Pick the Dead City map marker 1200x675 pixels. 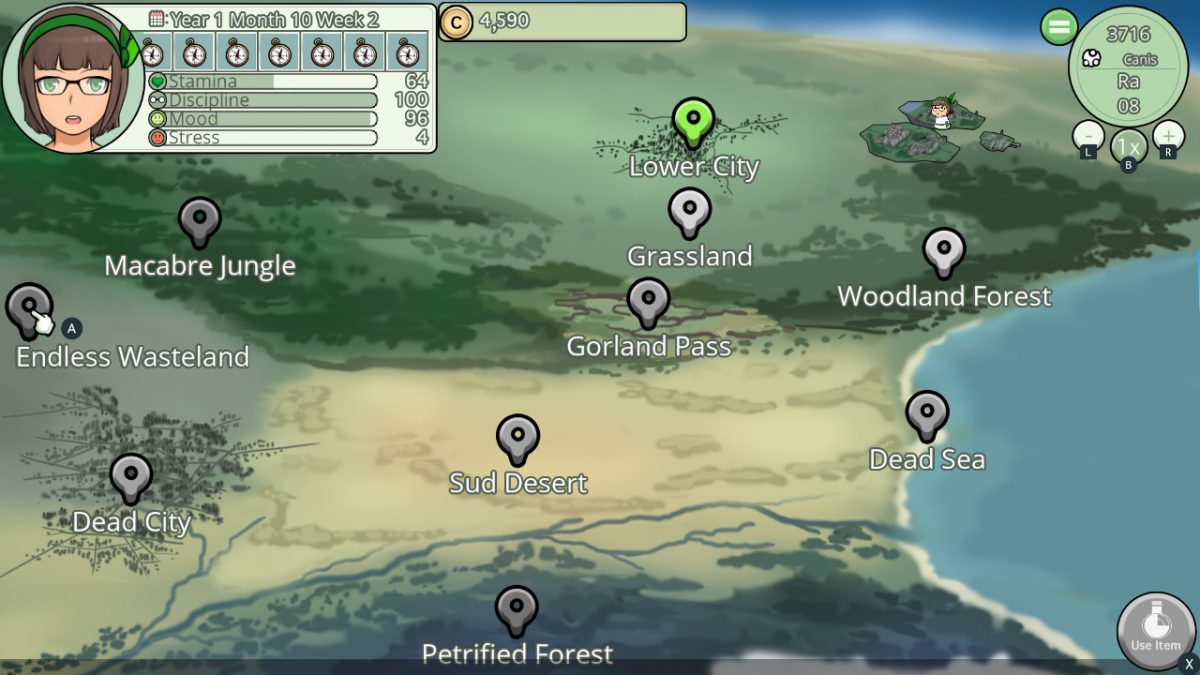[x=131, y=475]
